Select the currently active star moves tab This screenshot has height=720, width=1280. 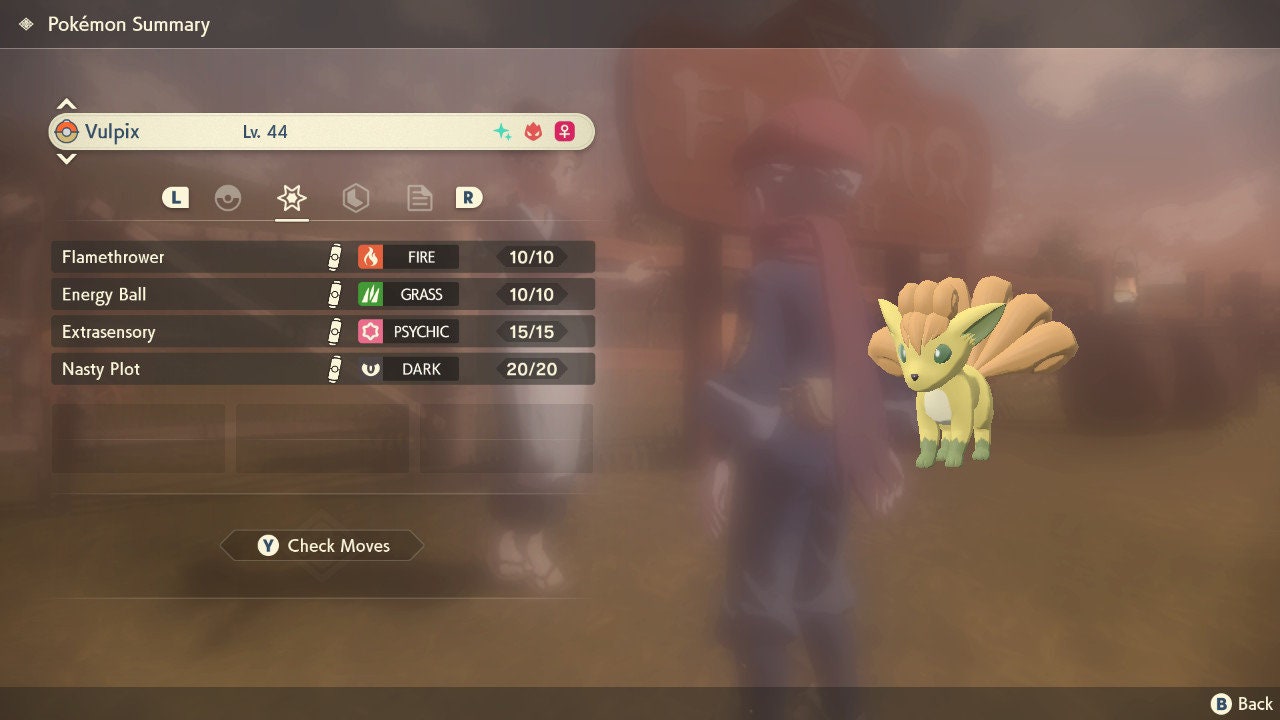tap(291, 198)
